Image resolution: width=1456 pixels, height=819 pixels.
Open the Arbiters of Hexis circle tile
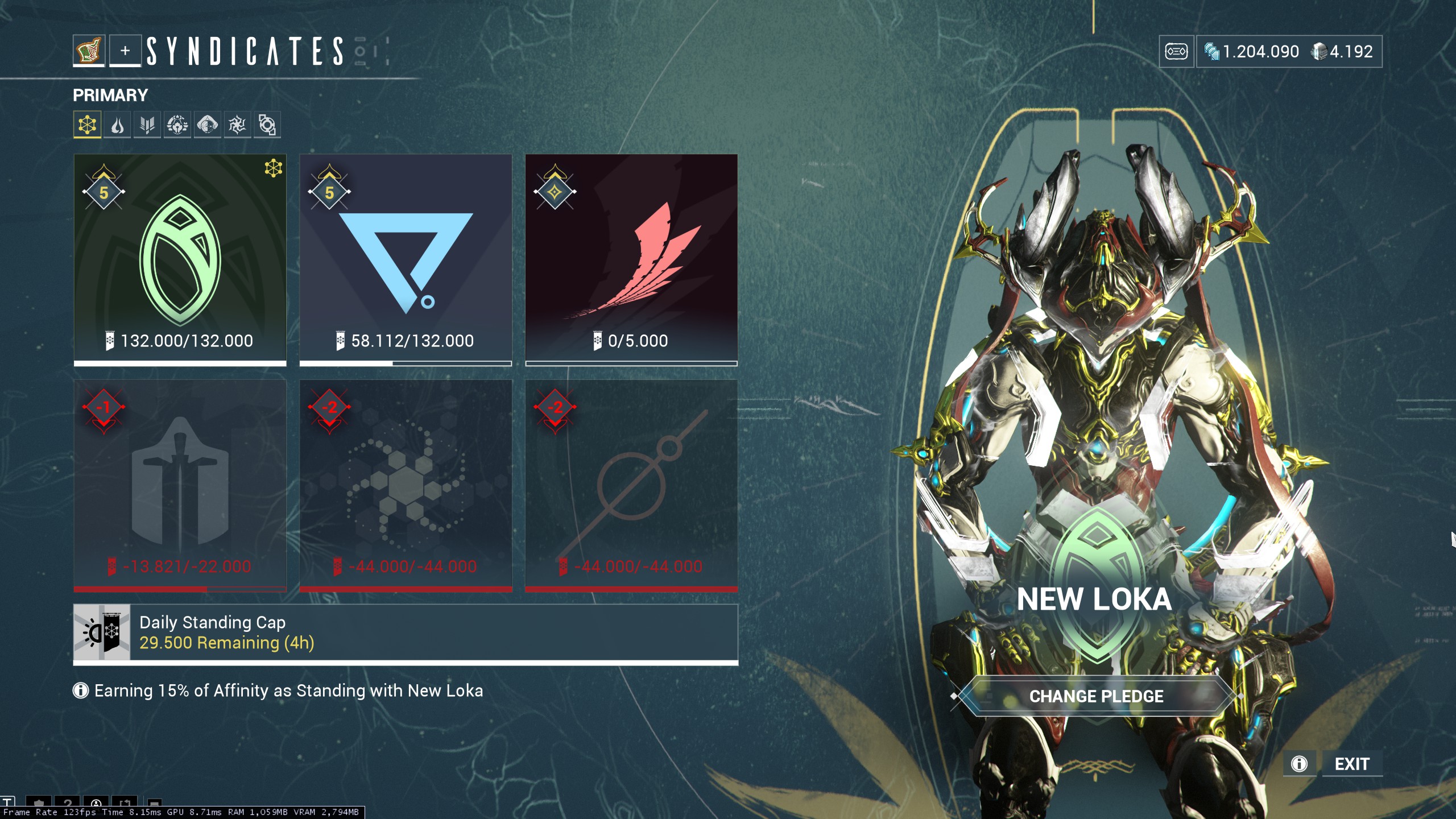click(631, 485)
